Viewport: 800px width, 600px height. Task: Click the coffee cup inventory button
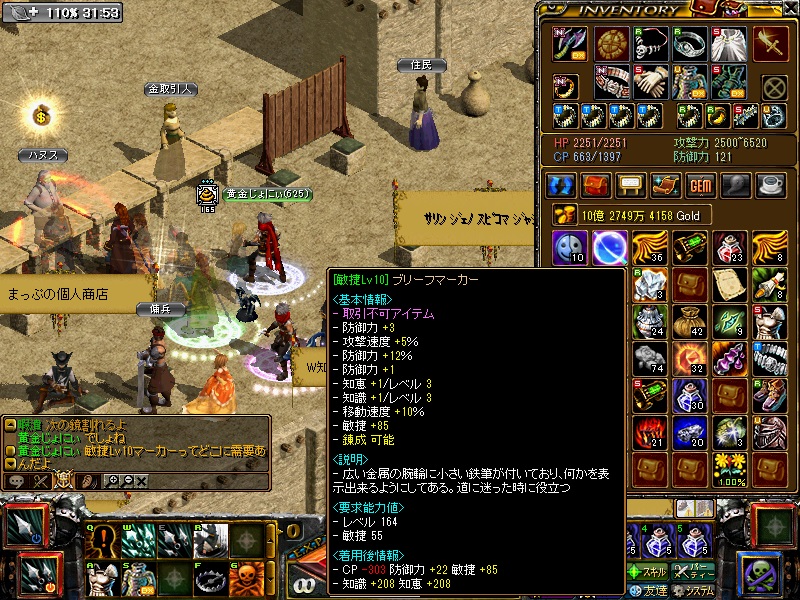coord(770,185)
